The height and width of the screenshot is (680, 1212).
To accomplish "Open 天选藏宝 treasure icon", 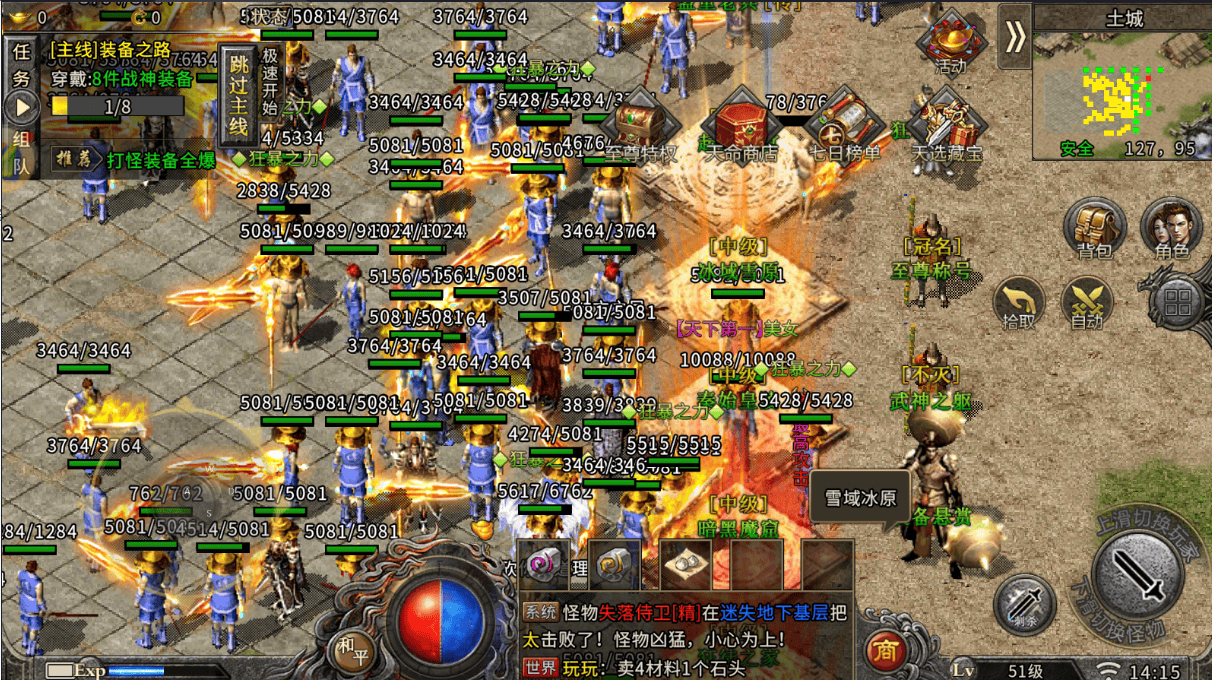I will point(947,126).
